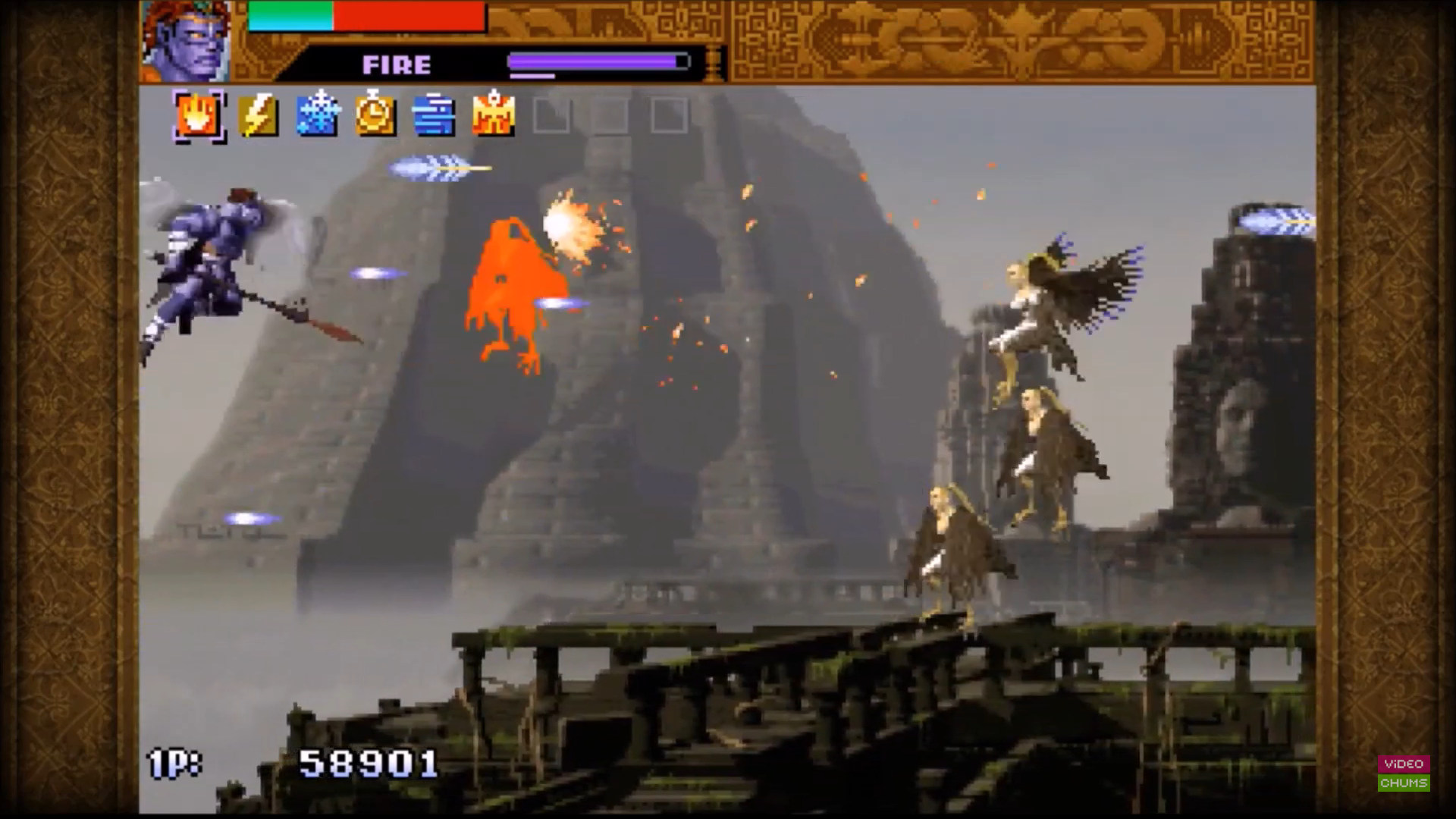Image resolution: width=1456 pixels, height=819 pixels.
Task: Choose the blue snowflake ice spell
Action: pyautogui.click(x=317, y=116)
